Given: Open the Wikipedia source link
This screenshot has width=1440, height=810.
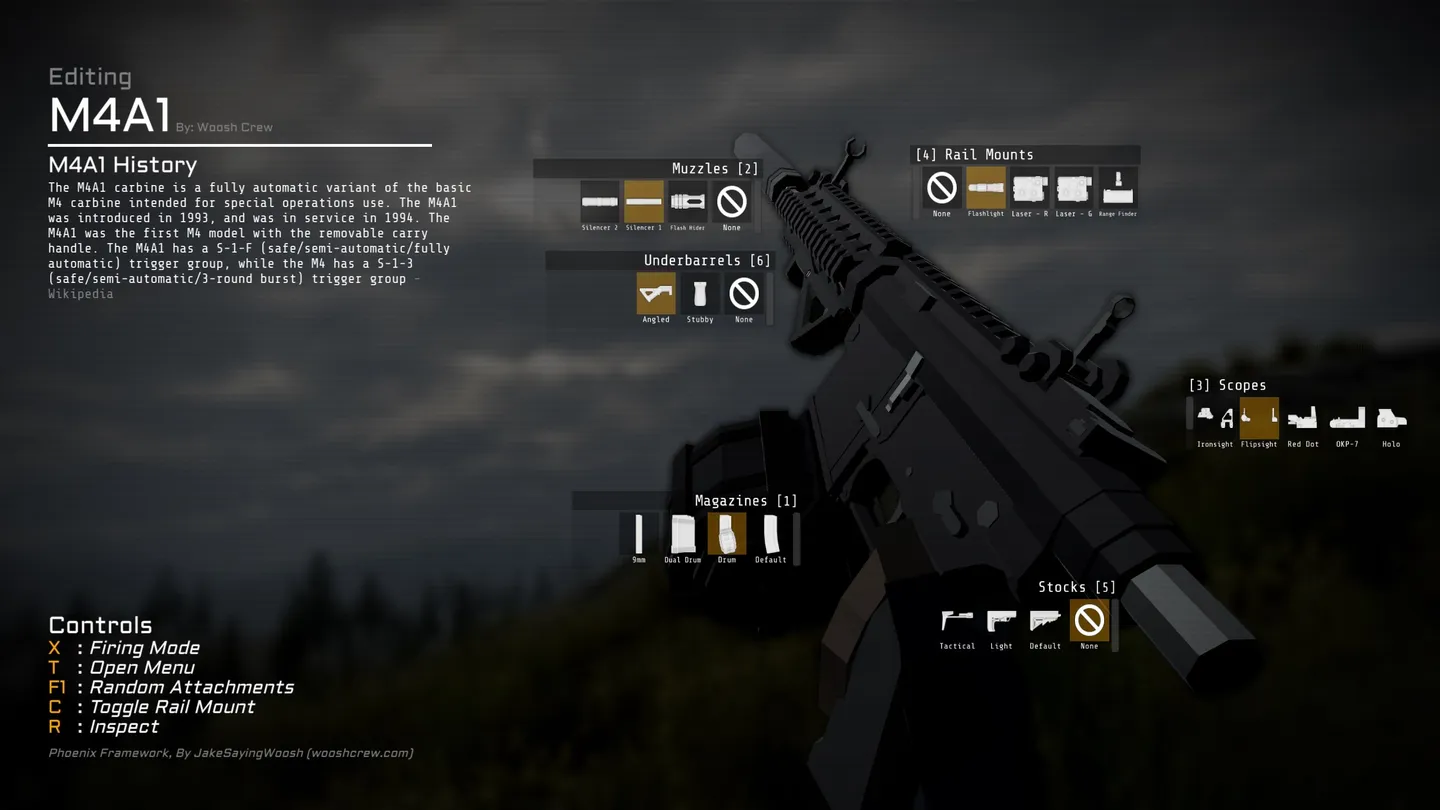Looking at the screenshot, I should point(81,294).
